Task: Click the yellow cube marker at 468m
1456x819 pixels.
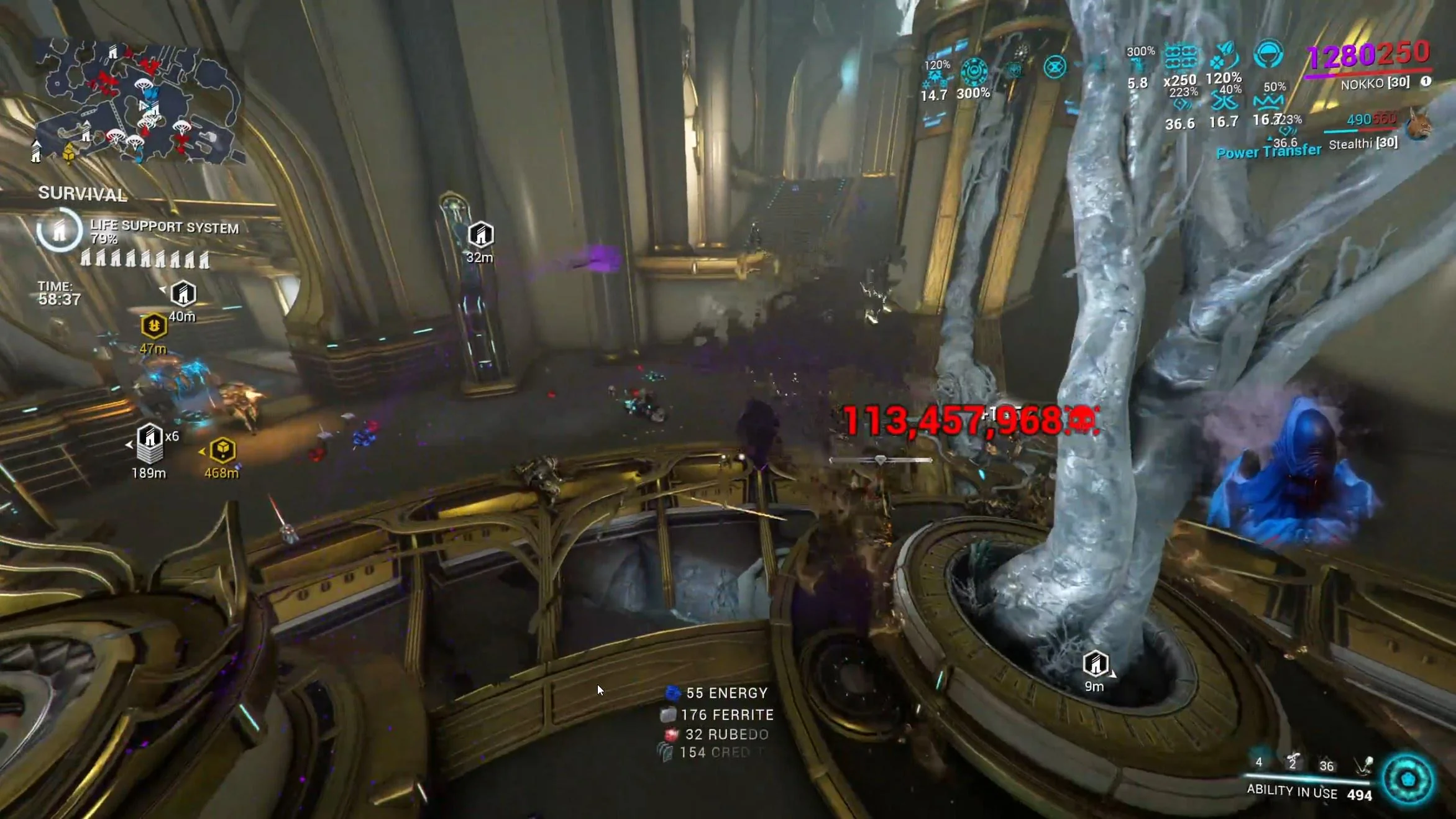Action: point(222,449)
